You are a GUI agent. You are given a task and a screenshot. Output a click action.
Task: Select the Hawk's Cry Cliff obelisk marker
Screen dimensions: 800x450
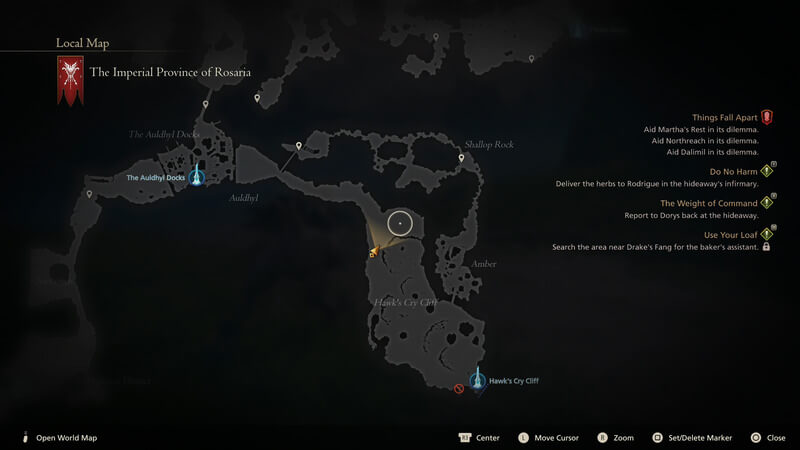pos(478,382)
